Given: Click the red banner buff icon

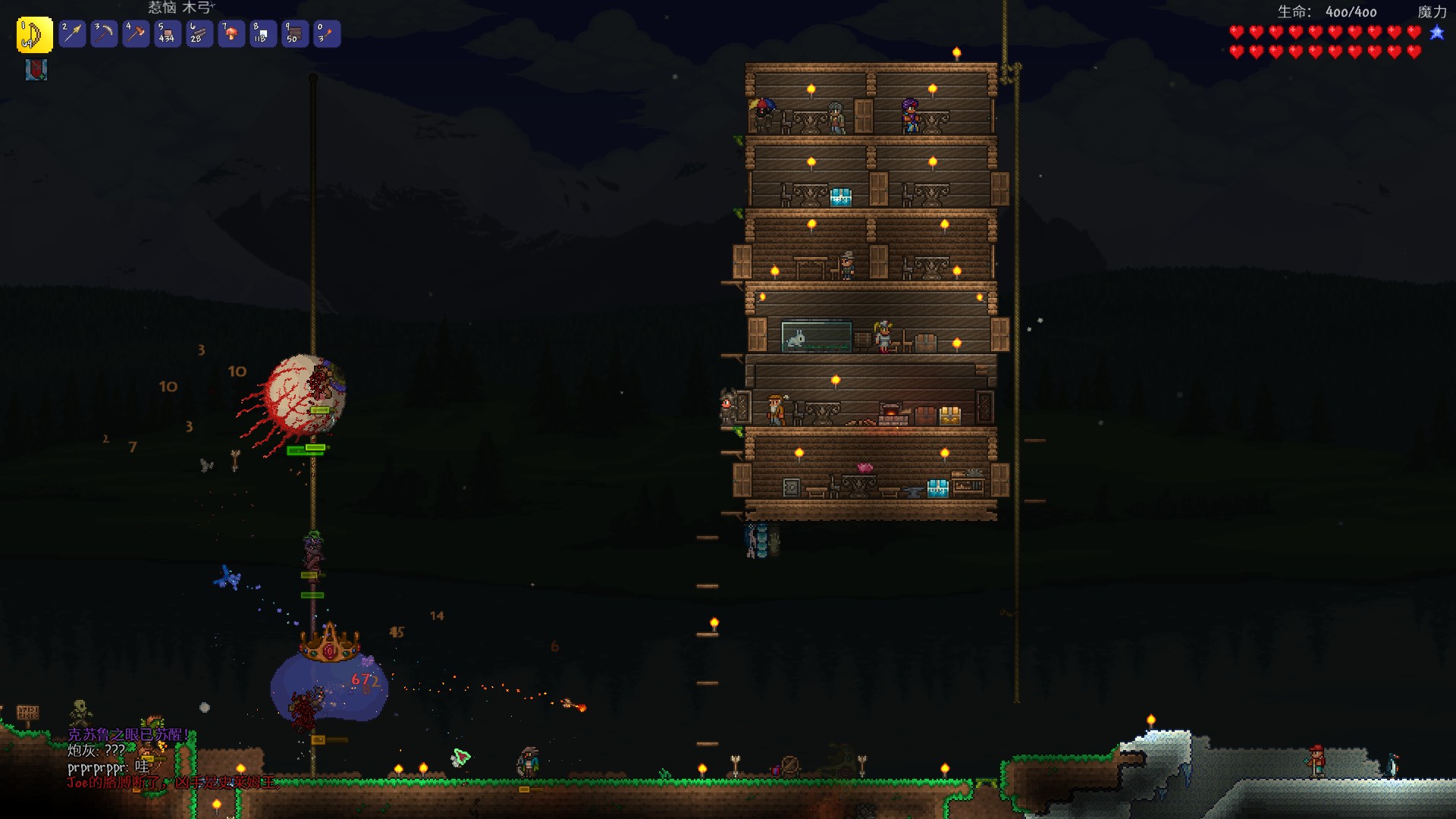Looking at the screenshot, I should (36, 70).
